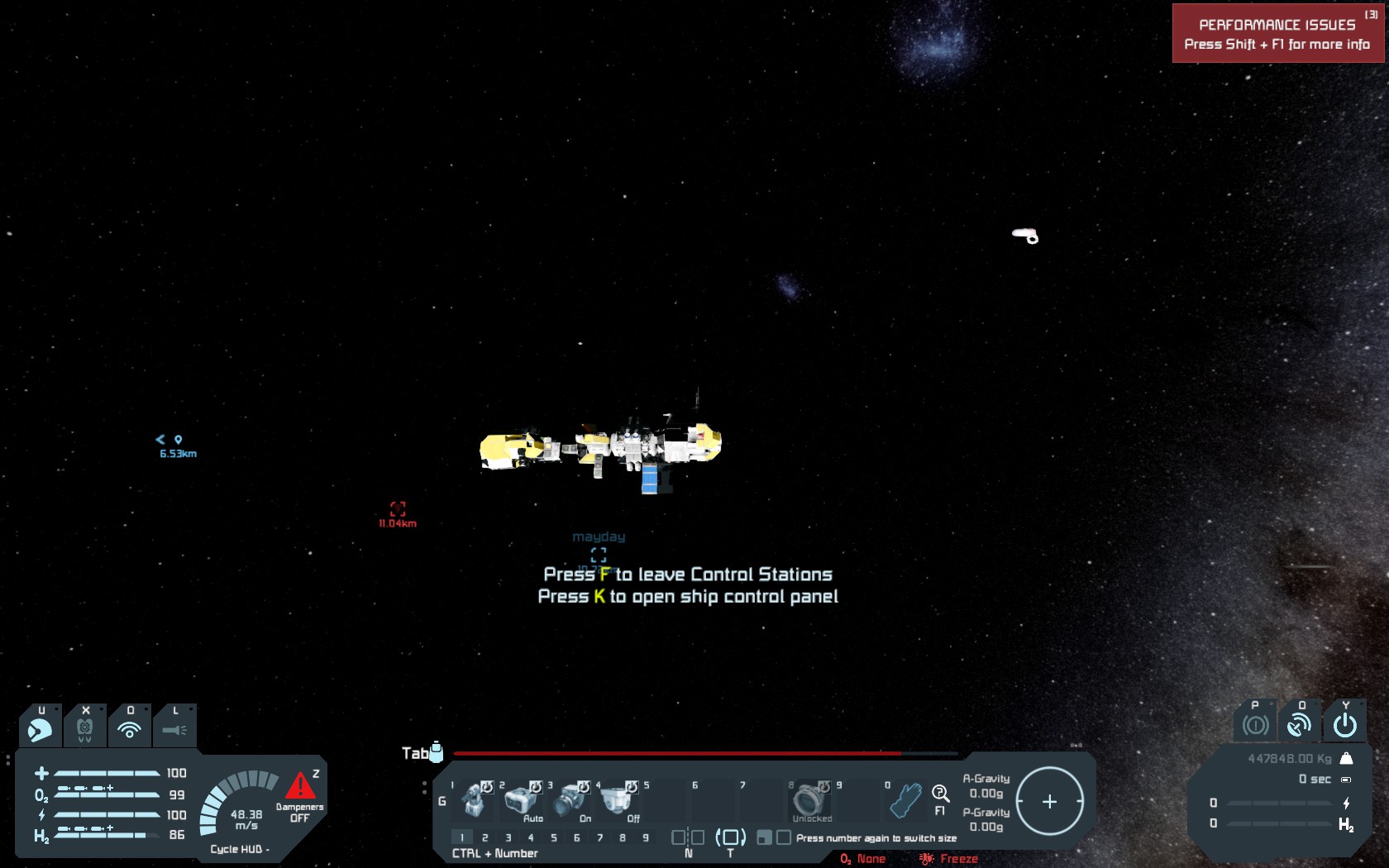This screenshot has height=868, width=1389.
Task: Select the hotbar slot labeled Off
Action: (618, 799)
